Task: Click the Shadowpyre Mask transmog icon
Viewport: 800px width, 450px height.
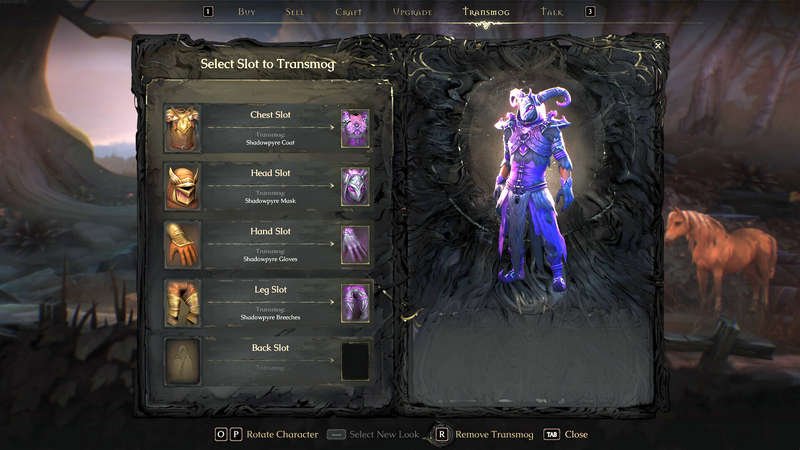Action: pos(355,187)
